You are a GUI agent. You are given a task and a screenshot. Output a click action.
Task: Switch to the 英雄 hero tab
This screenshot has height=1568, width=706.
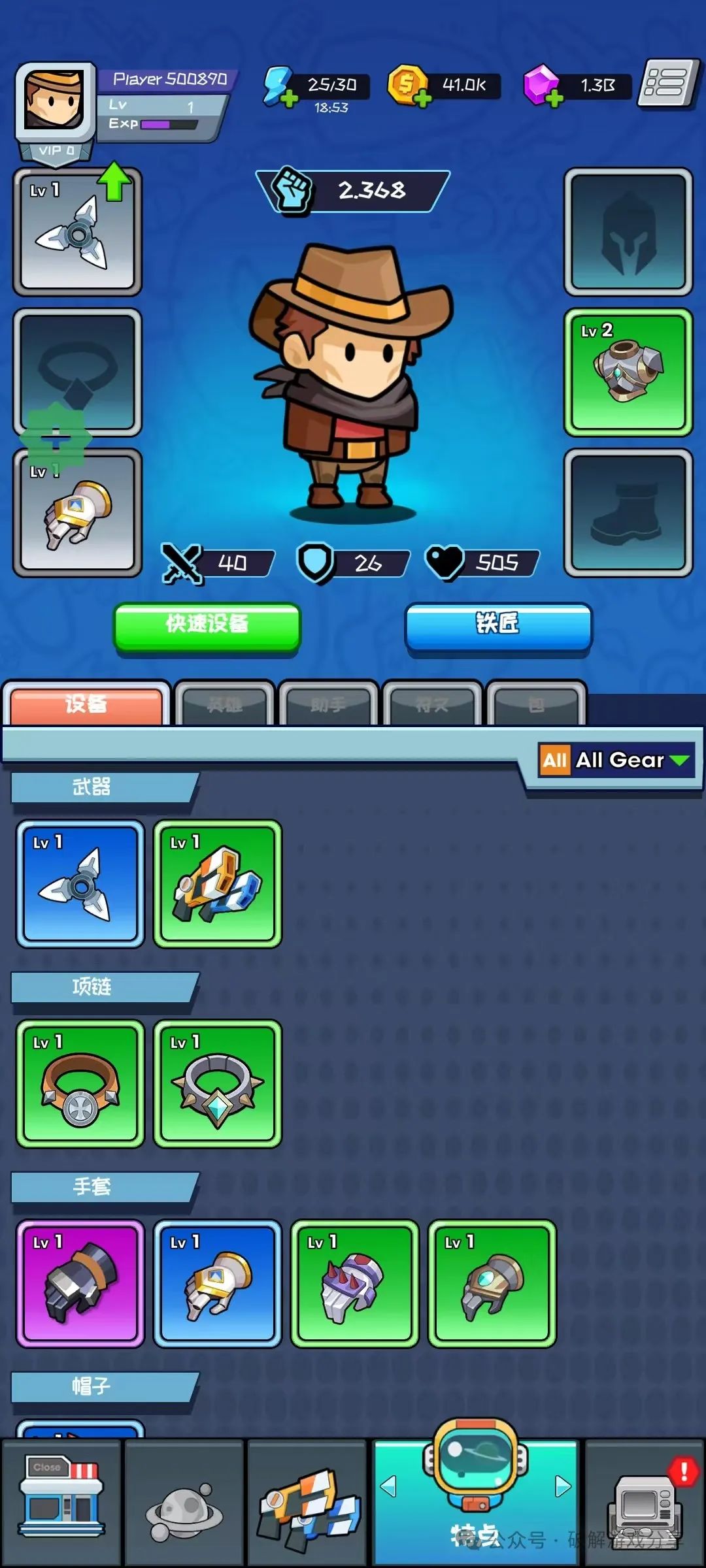tap(224, 704)
